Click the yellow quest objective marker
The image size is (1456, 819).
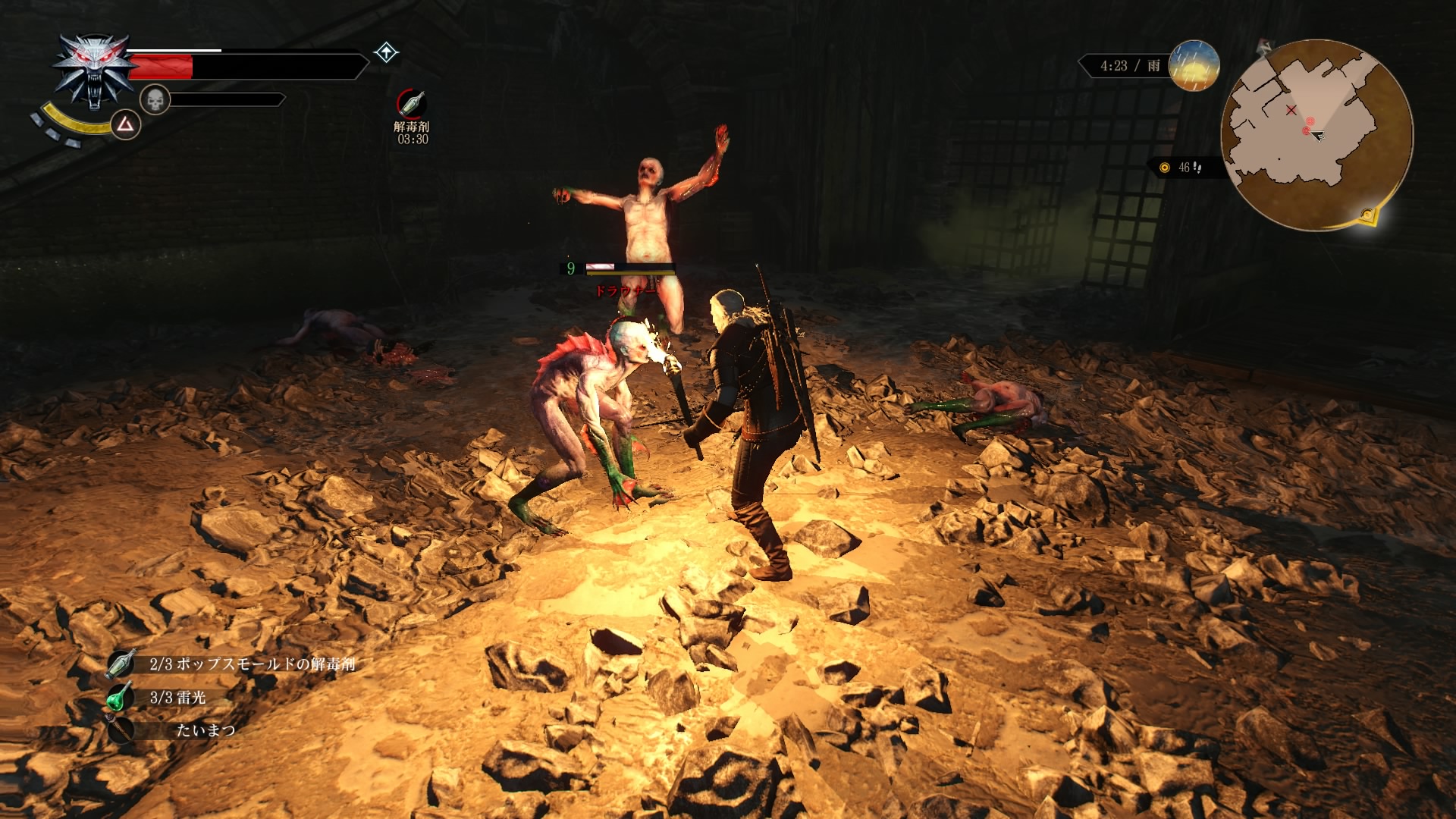1367,215
